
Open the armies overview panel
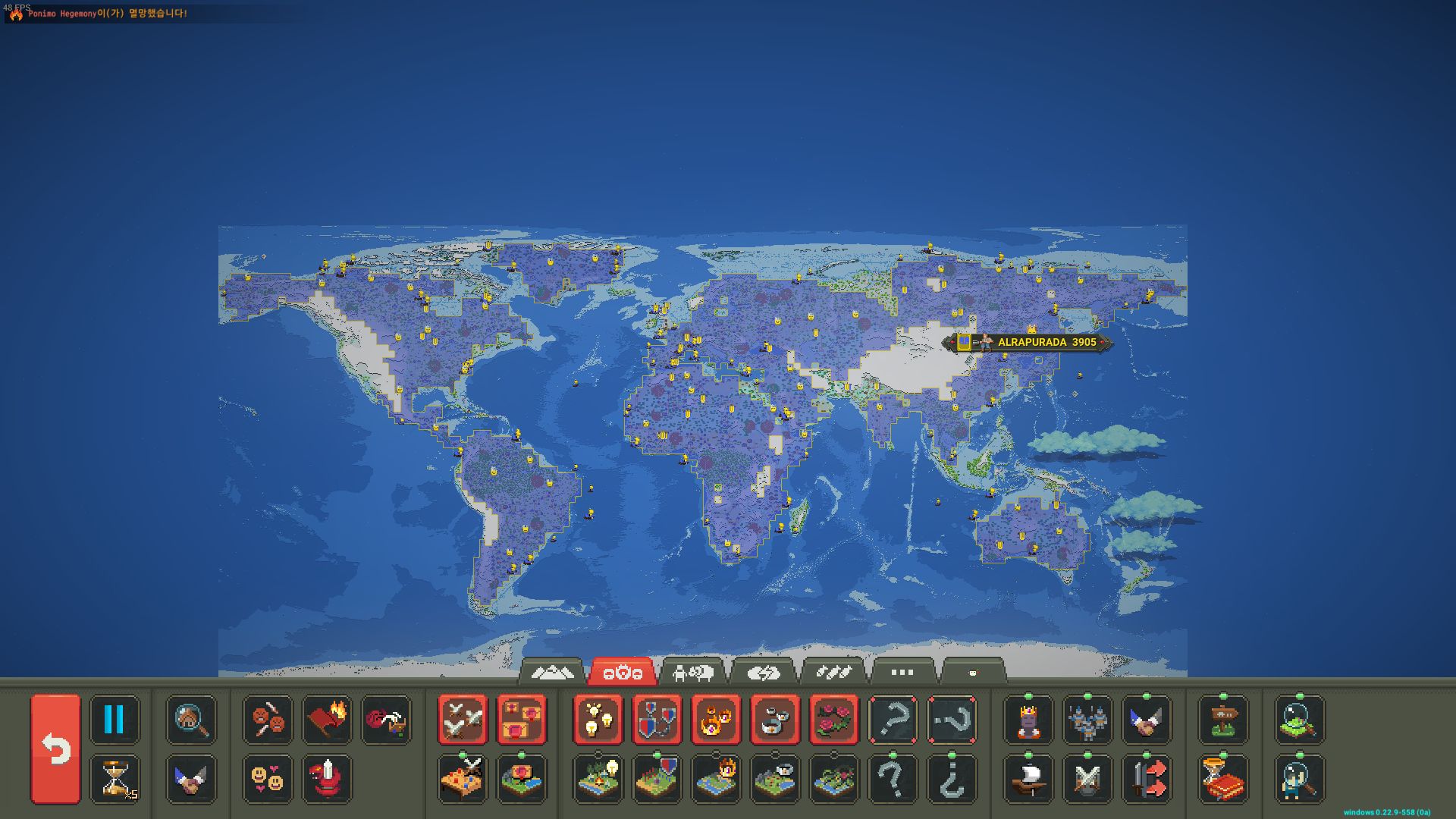pos(1087,719)
